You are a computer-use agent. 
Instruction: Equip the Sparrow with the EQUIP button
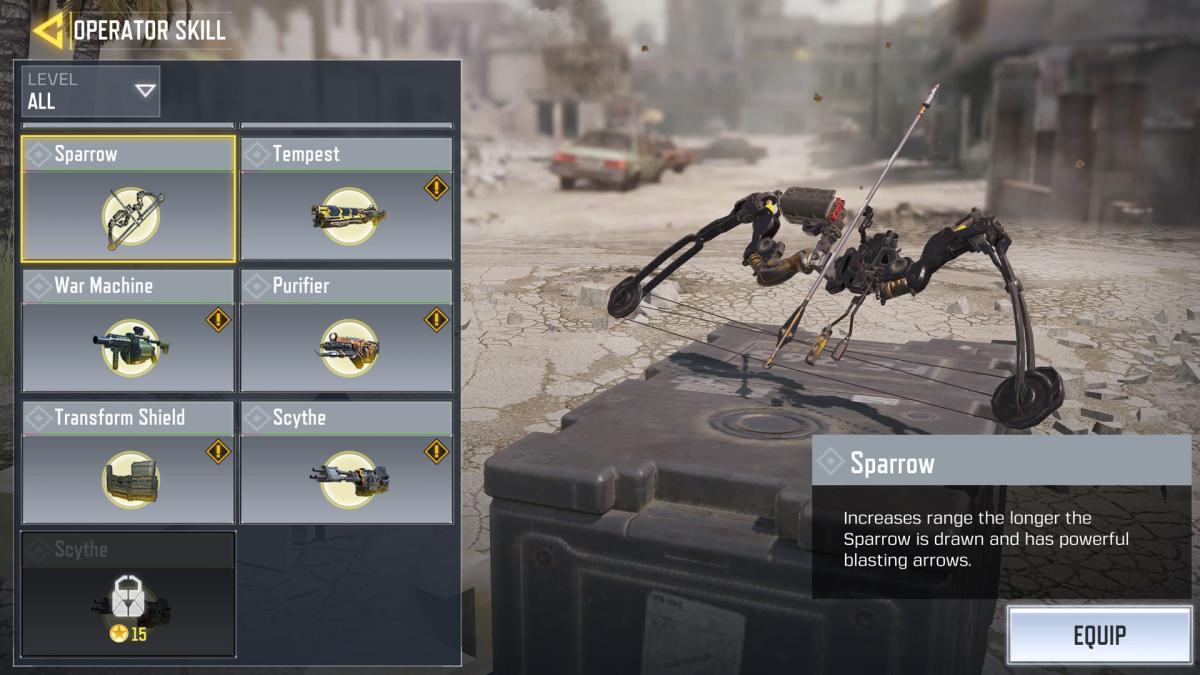click(x=1099, y=635)
